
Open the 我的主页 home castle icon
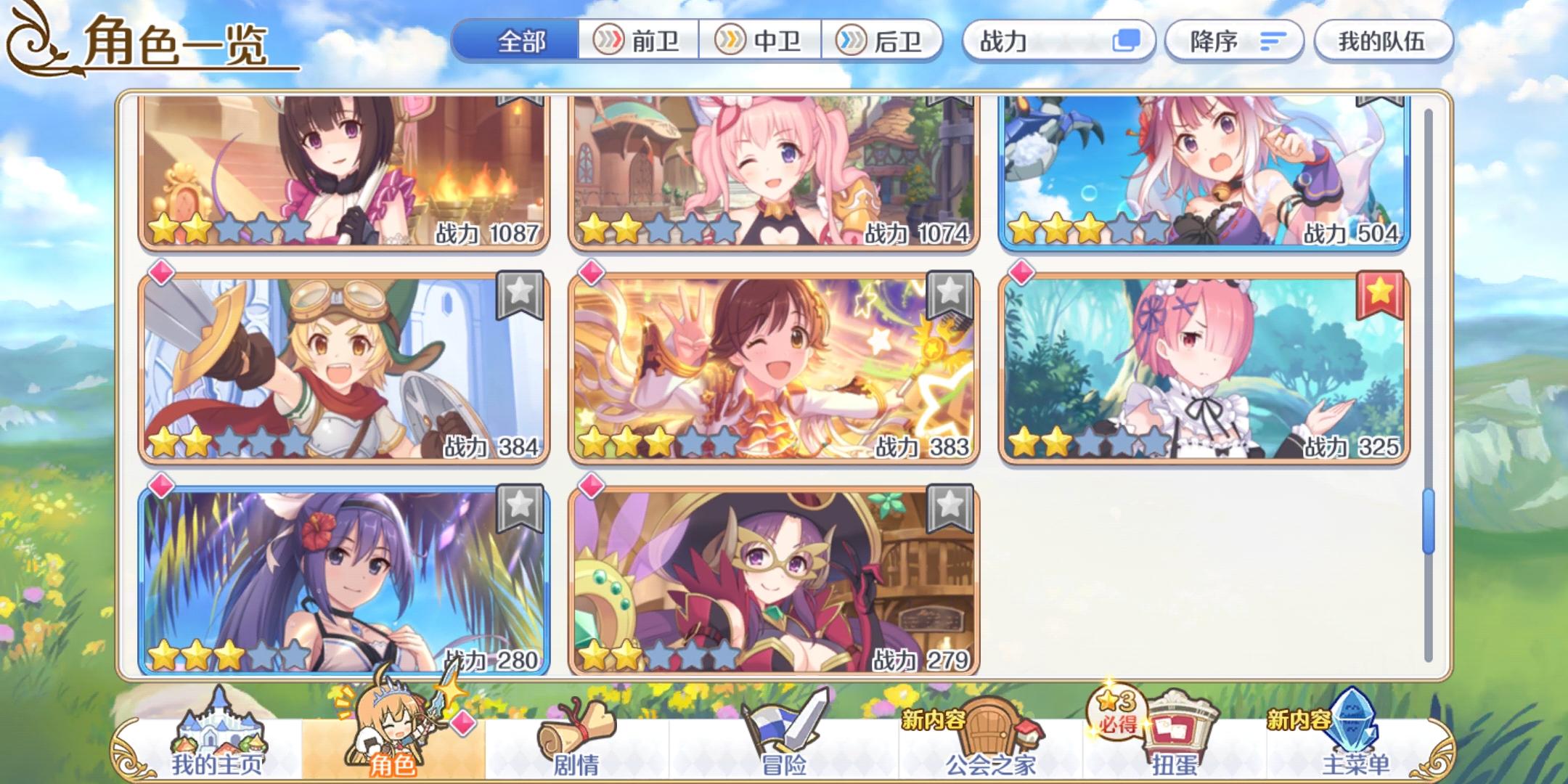tap(218, 730)
